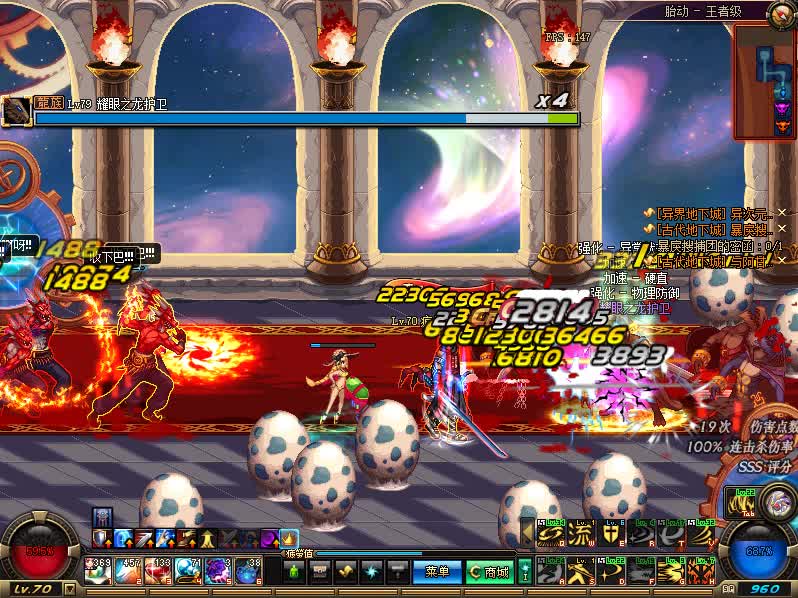
Task: Activate the 流 skill on the W slot
Action: [x=581, y=535]
